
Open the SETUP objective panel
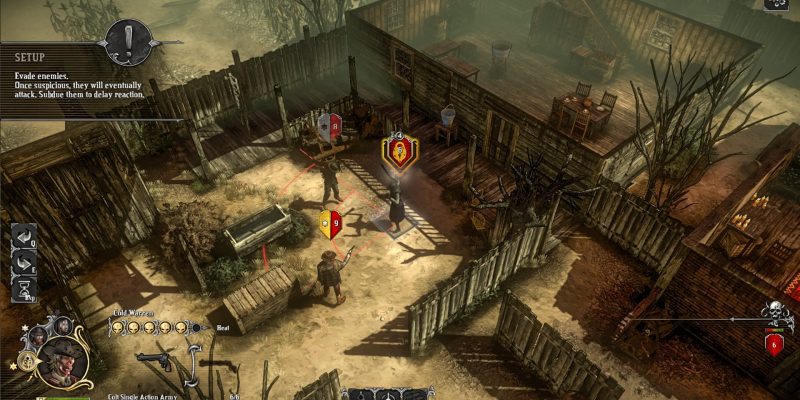point(30,57)
